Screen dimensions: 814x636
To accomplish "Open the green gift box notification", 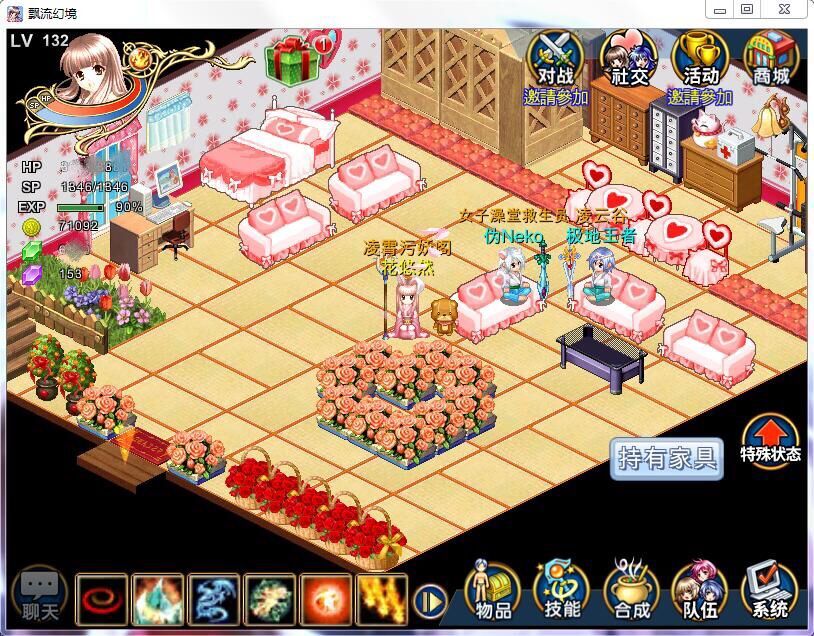I will [x=293, y=58].
